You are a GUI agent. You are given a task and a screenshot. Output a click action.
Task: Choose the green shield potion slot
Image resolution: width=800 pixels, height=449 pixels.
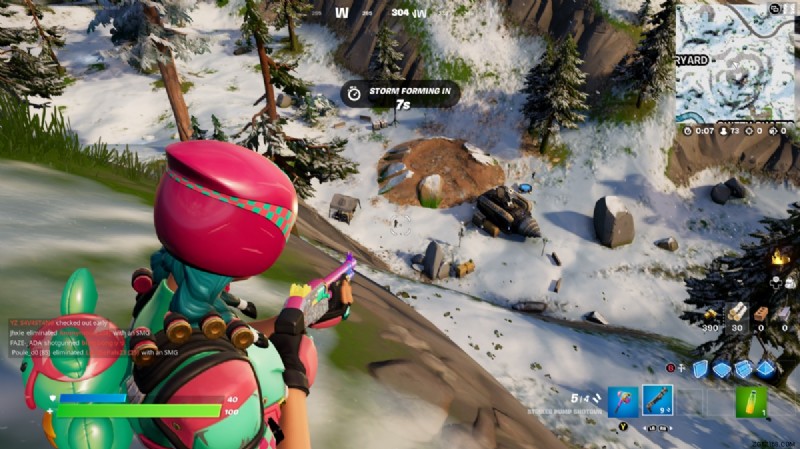tap(751, 402)
